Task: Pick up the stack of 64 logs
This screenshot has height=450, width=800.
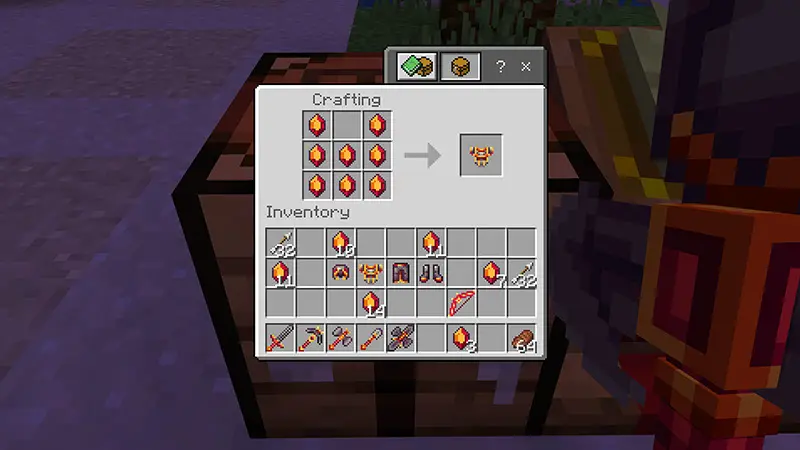Action: pos(521,339)
